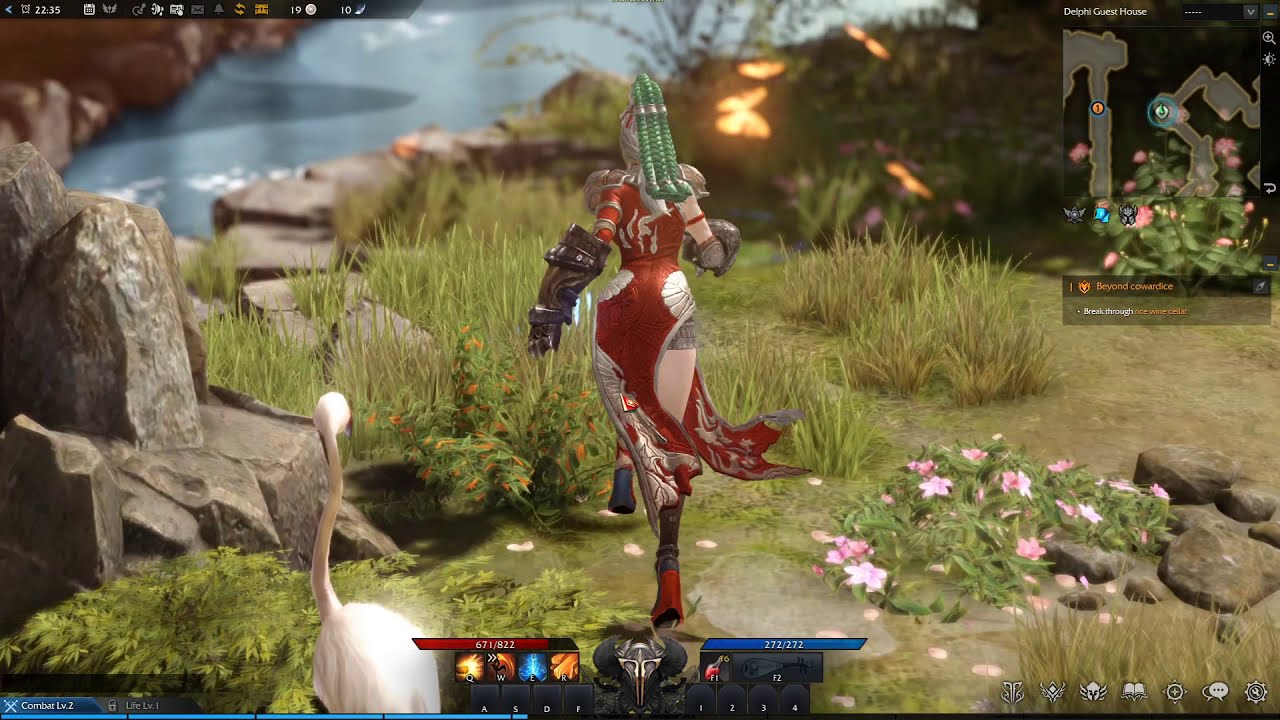1280x720 pixels.
Task: Toggle the minimap brightness icon
Action: tap(1268, 58)
